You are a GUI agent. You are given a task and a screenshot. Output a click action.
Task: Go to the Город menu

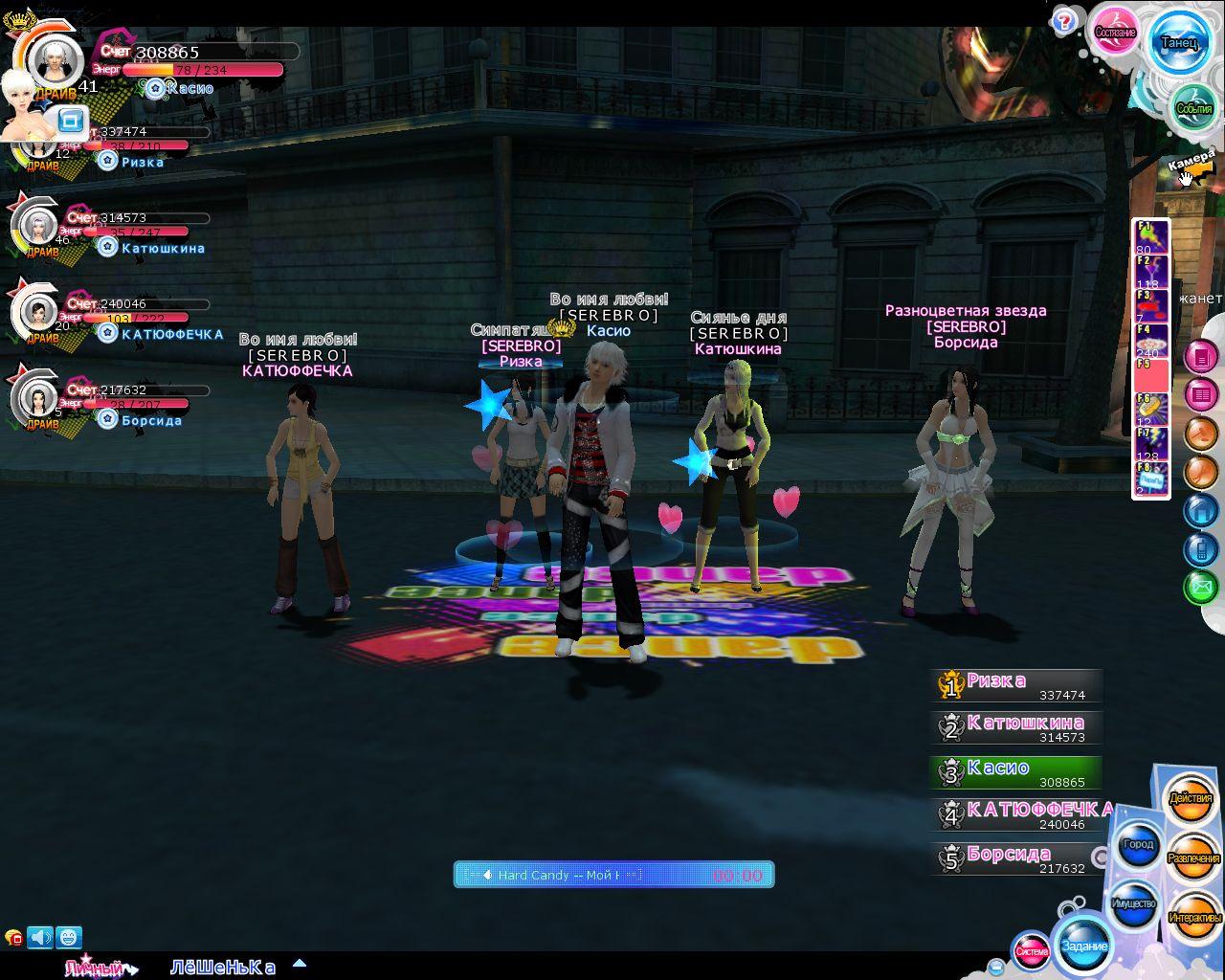(1138, 844)
